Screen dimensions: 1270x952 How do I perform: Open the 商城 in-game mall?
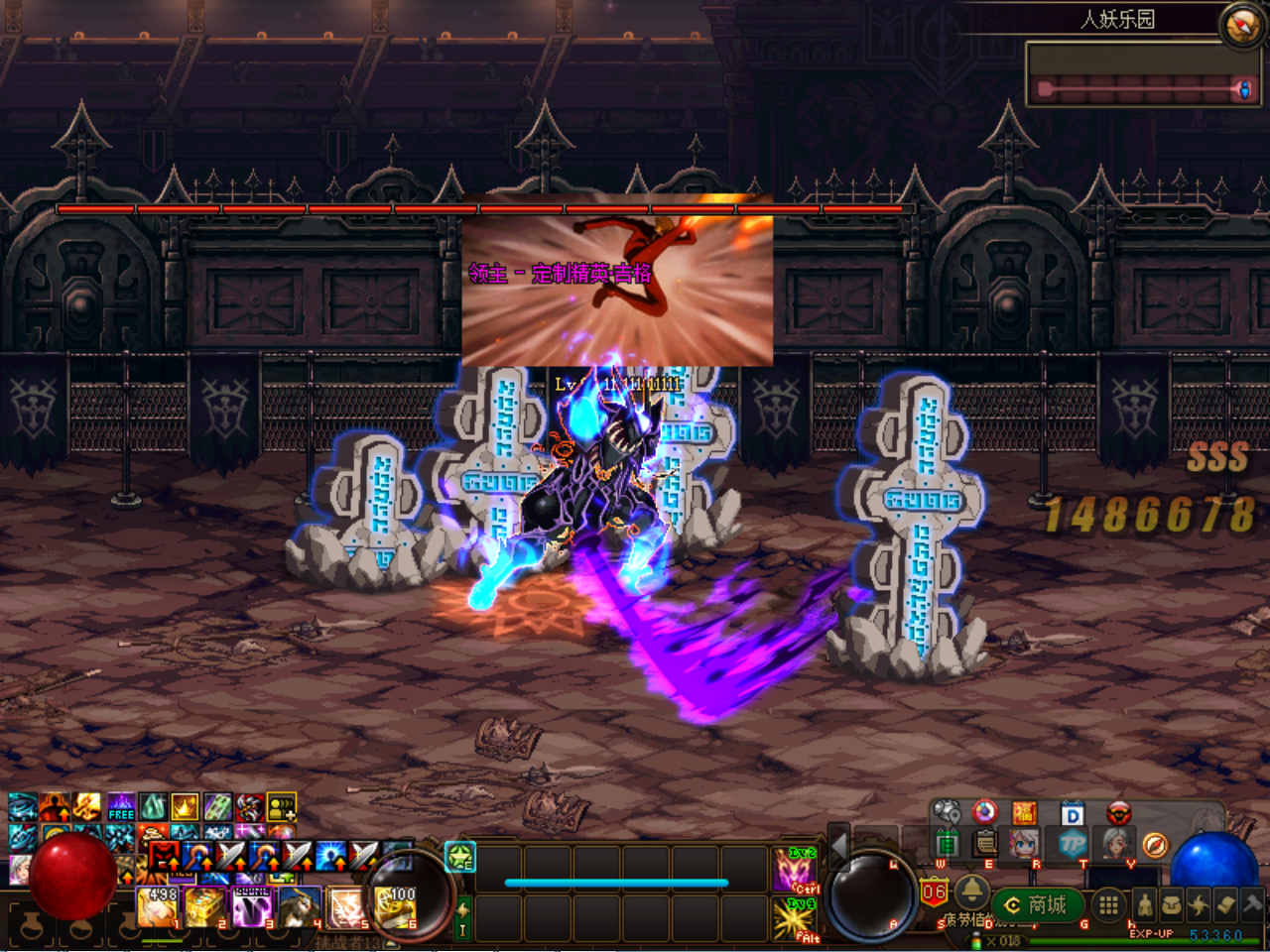coord(1037,903)
